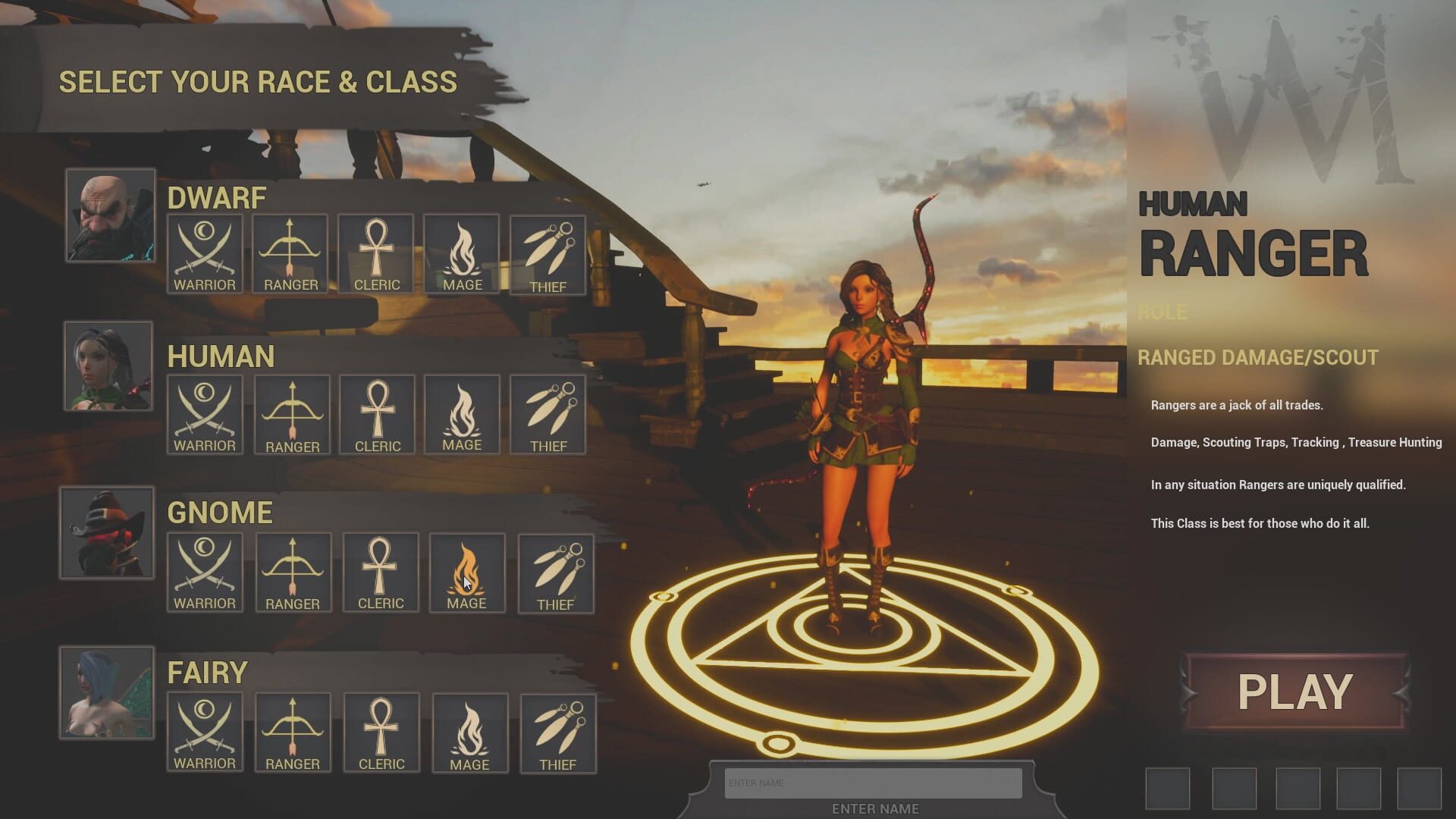Click the first save slot box

coord(1168,790)
